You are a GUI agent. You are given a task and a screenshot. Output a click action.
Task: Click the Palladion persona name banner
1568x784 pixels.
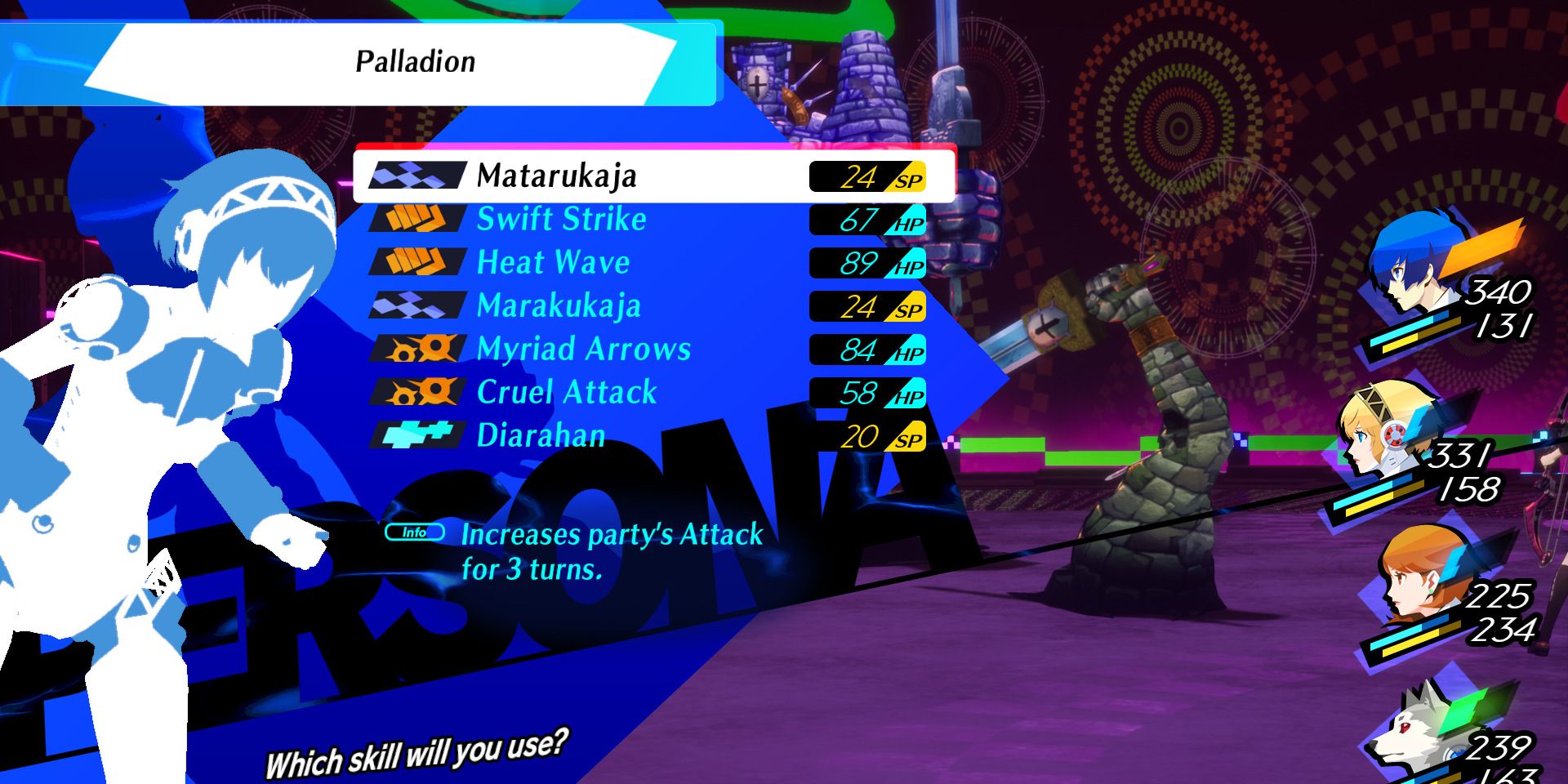[416, 61]
